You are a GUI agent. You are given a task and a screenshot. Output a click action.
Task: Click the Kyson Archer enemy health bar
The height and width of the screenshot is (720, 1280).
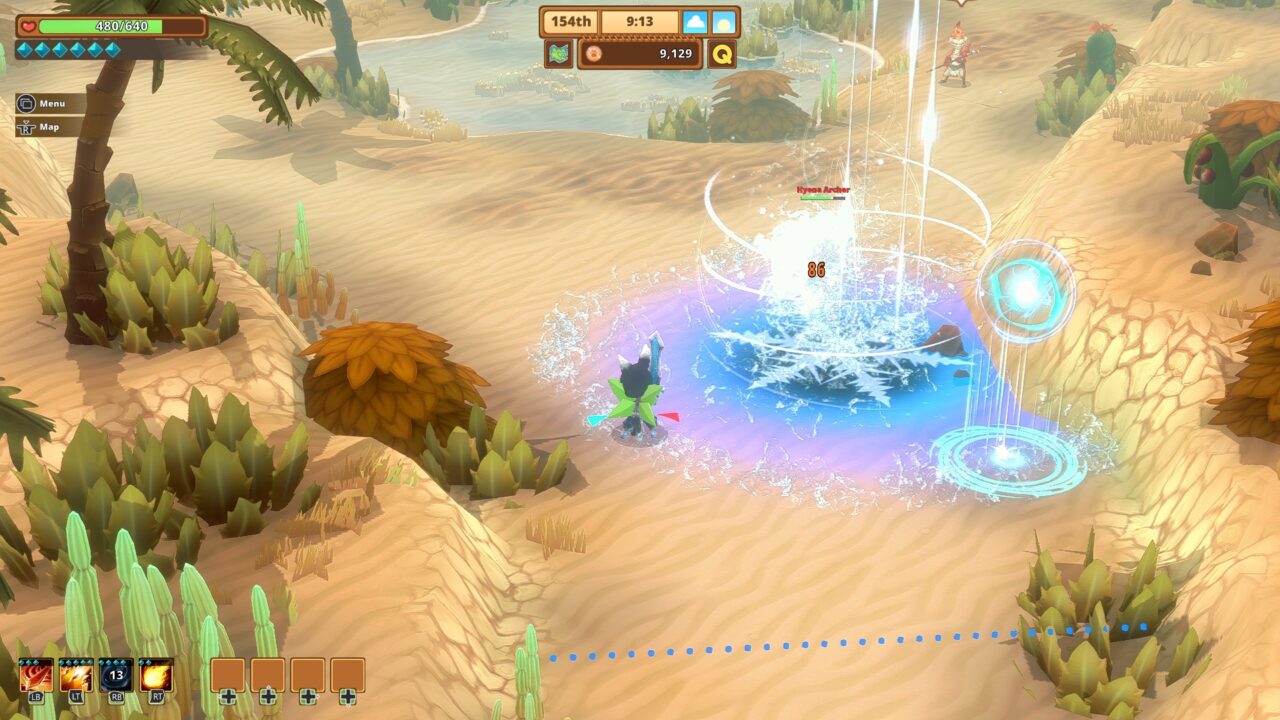(822, 197)
